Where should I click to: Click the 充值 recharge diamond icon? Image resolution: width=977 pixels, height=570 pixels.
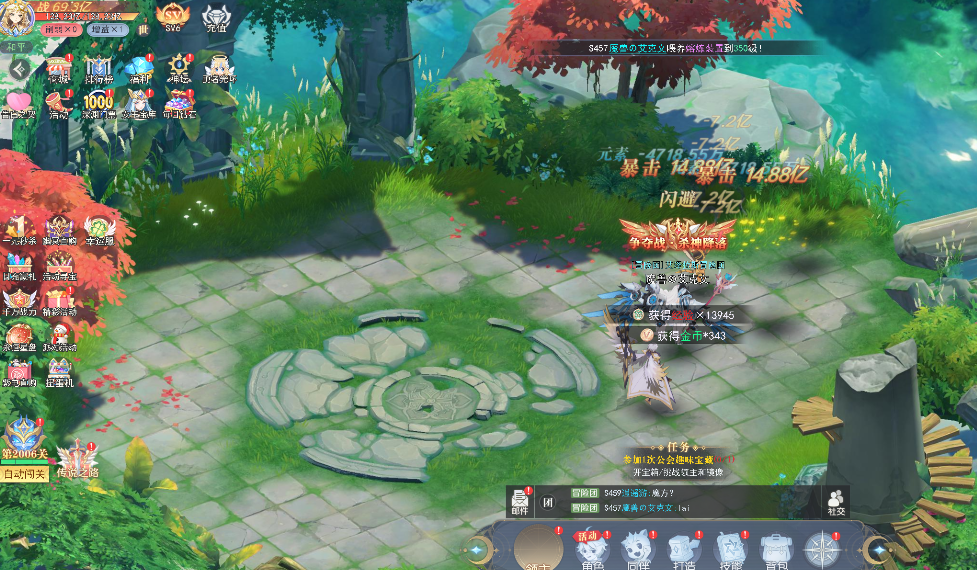tap(217, 20)
